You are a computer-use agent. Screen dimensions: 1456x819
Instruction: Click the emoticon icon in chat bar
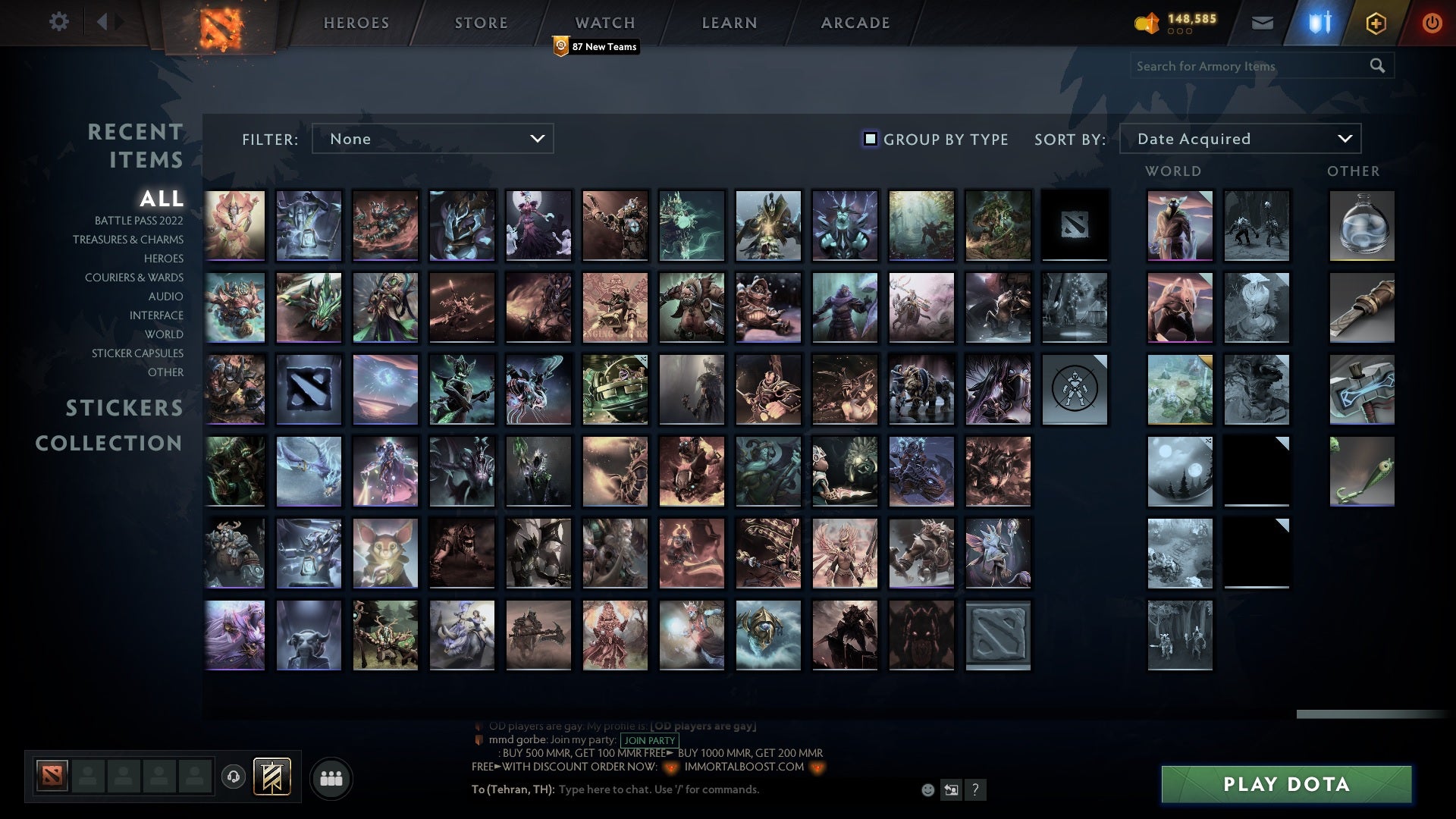pos(928,789)
